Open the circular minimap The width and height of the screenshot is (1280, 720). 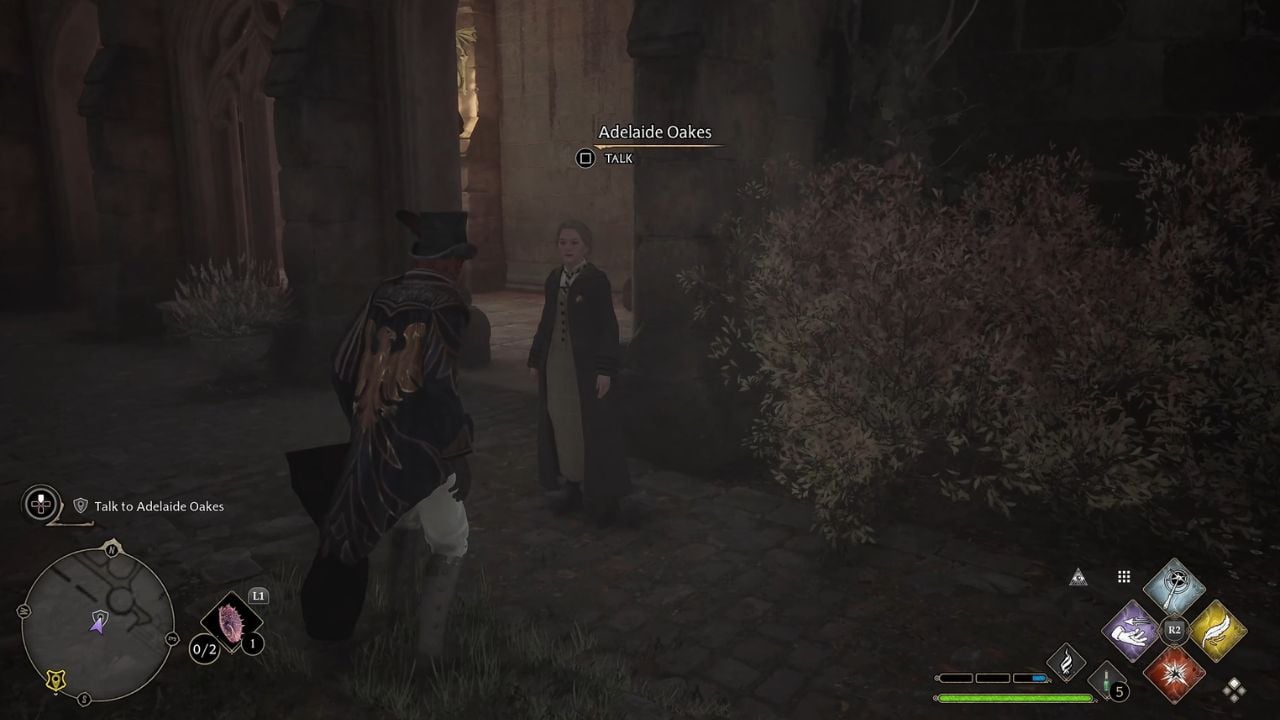(x=98, y=623)
